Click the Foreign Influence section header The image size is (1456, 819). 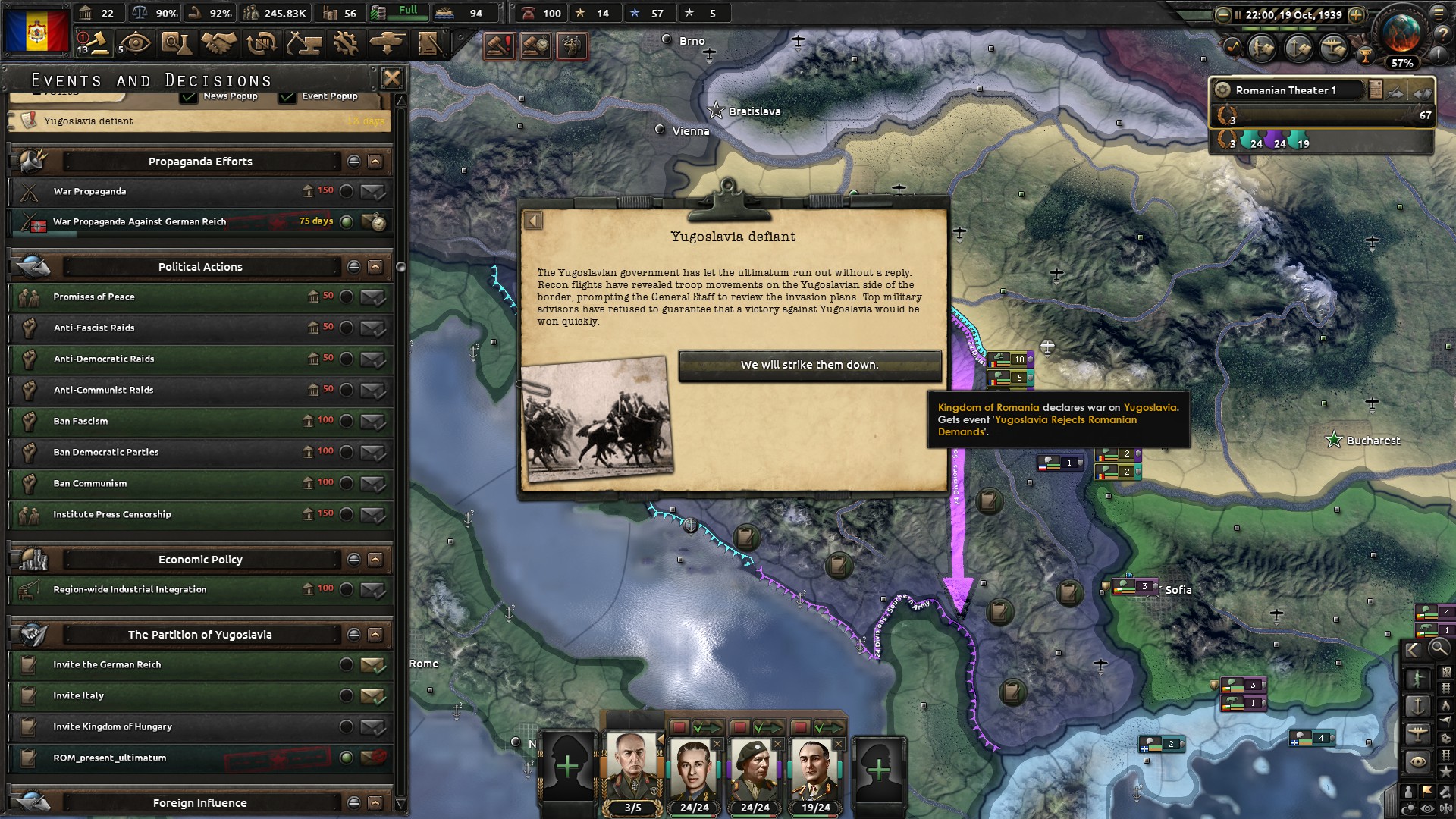[x=201, y=802]
